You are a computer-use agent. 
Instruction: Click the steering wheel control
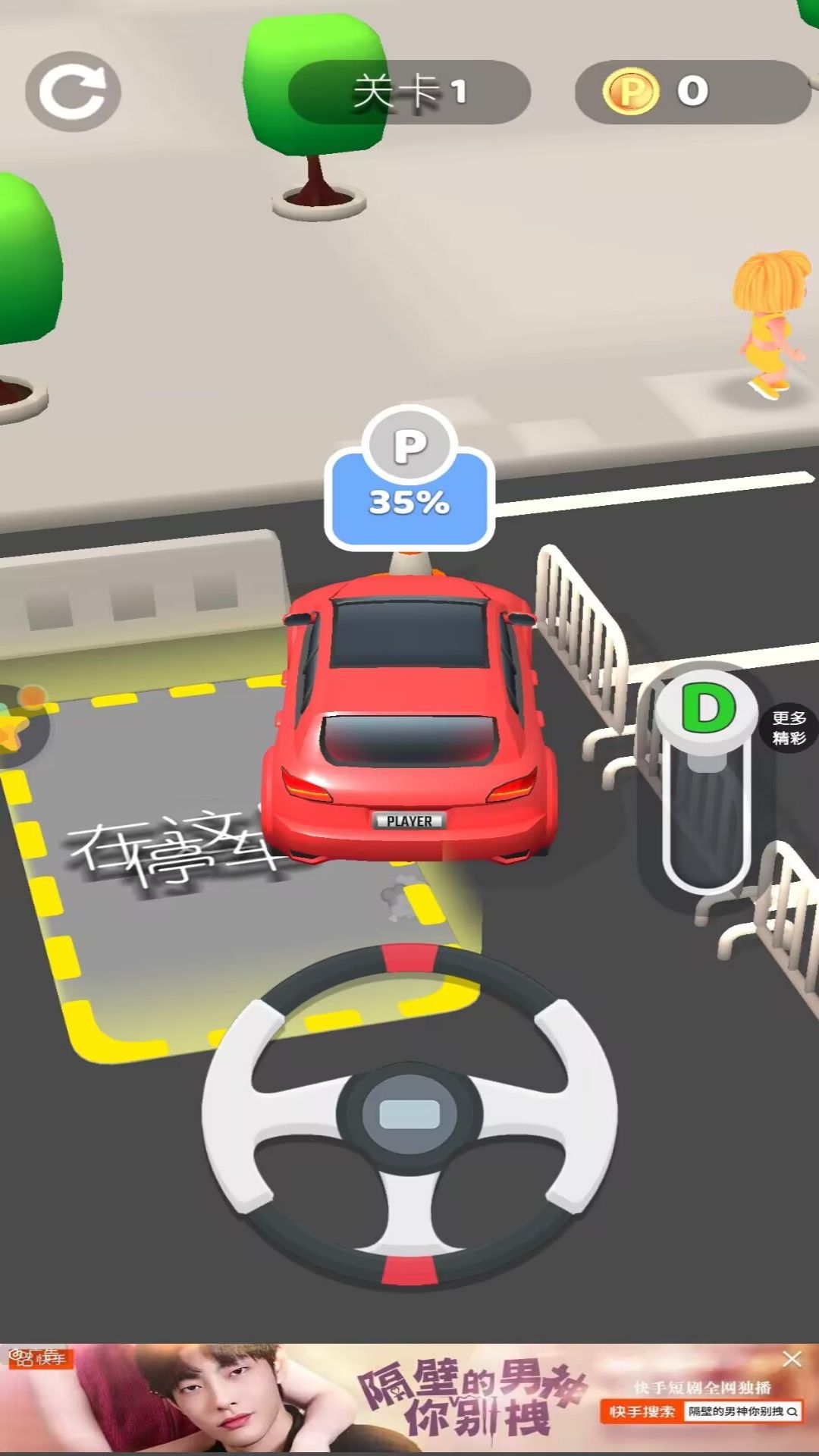[x=409, y=1113]
